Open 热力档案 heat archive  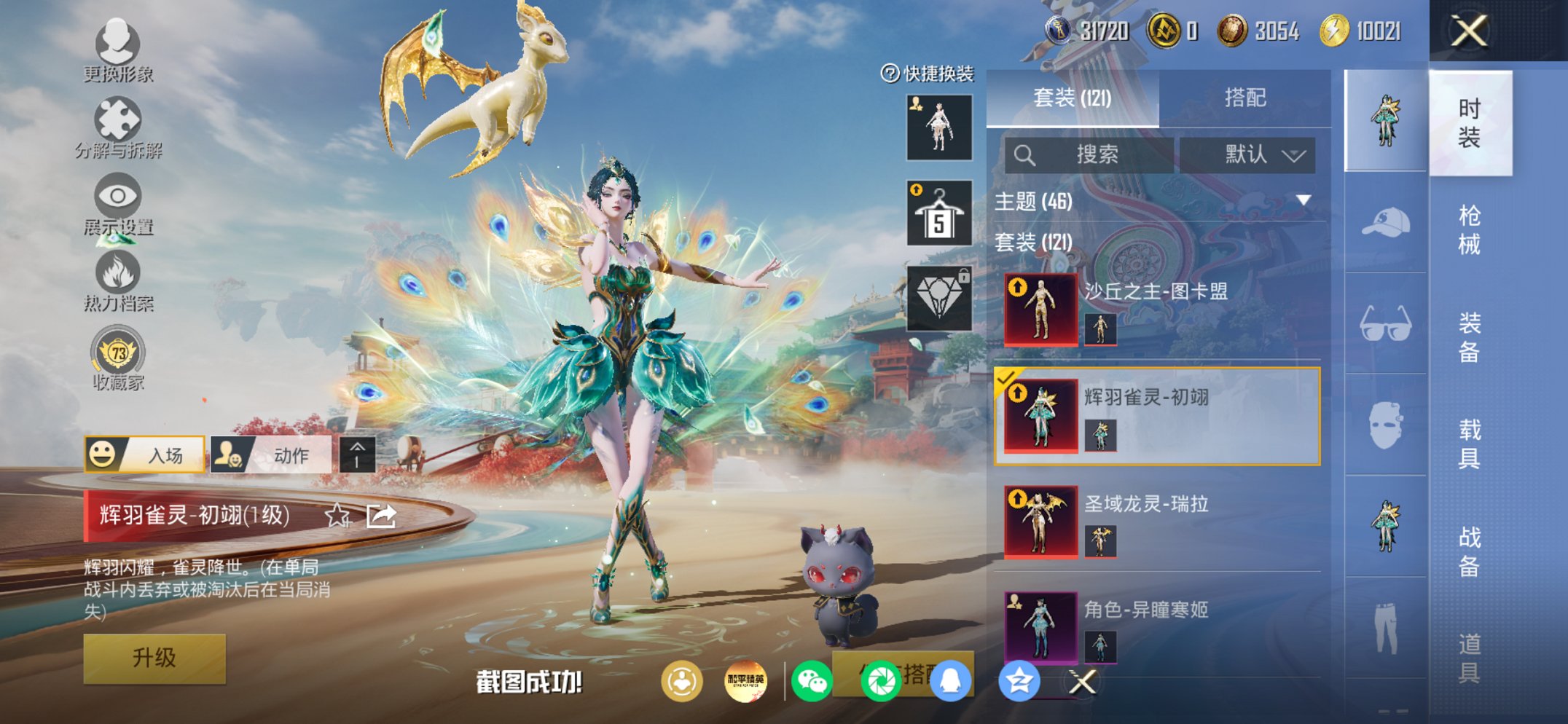tap(117, 281)
